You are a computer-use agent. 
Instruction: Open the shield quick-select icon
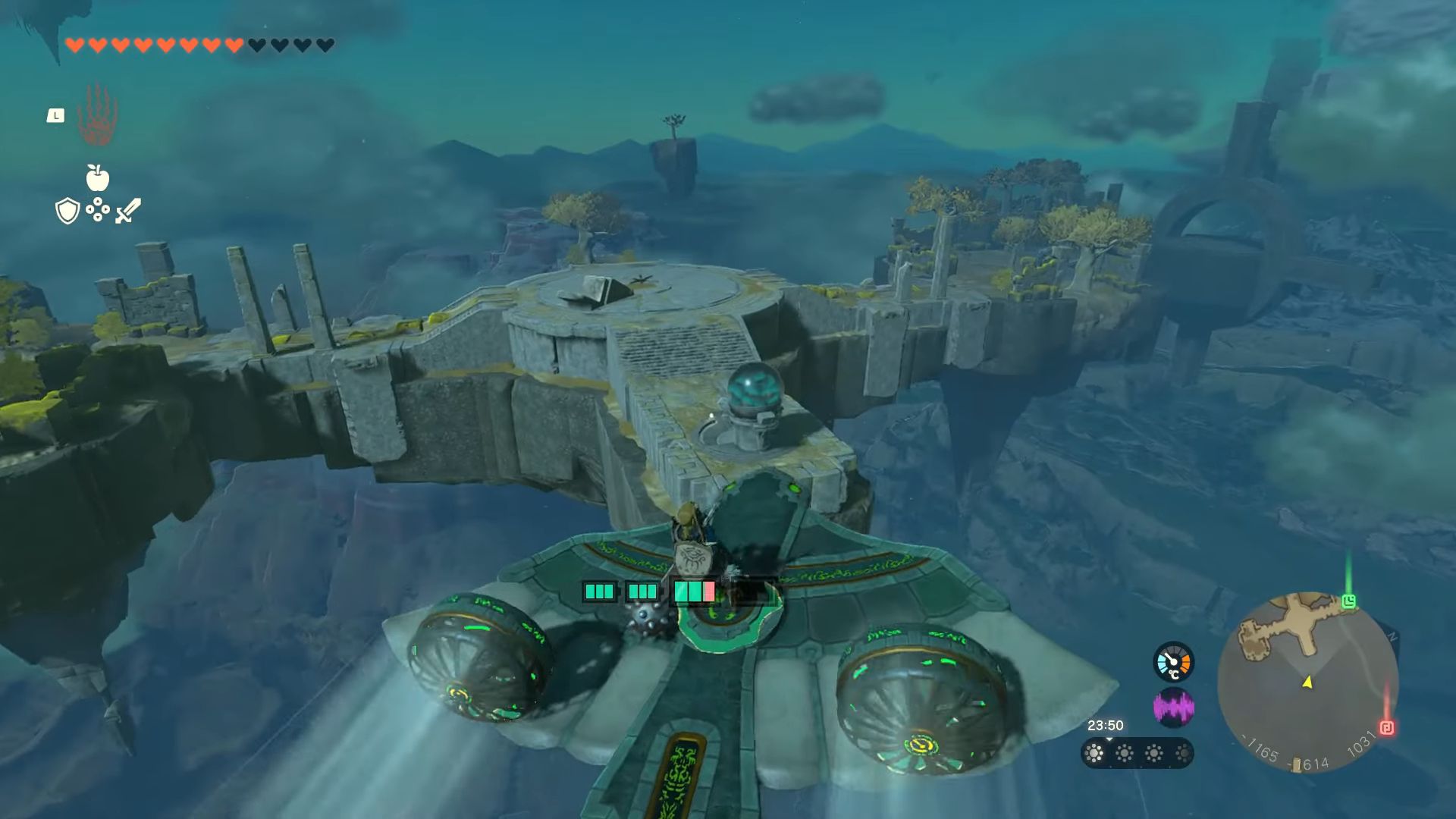click(67, 211)
